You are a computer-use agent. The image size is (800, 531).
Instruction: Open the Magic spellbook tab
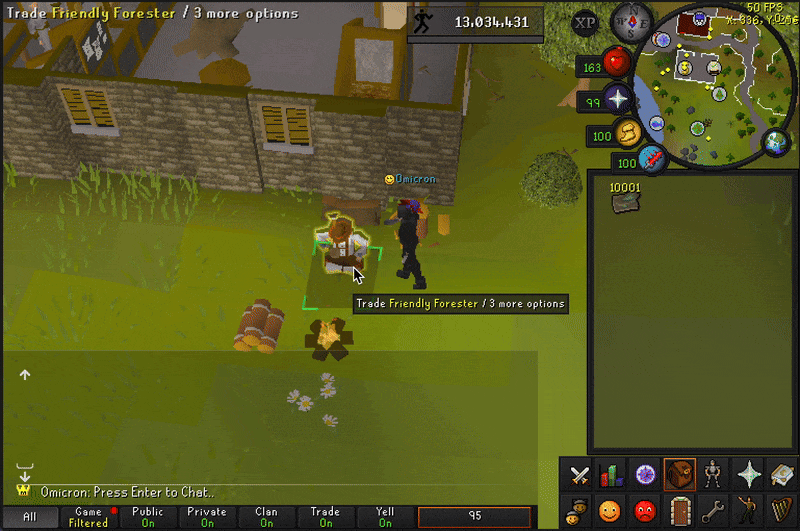click(781, 475)
